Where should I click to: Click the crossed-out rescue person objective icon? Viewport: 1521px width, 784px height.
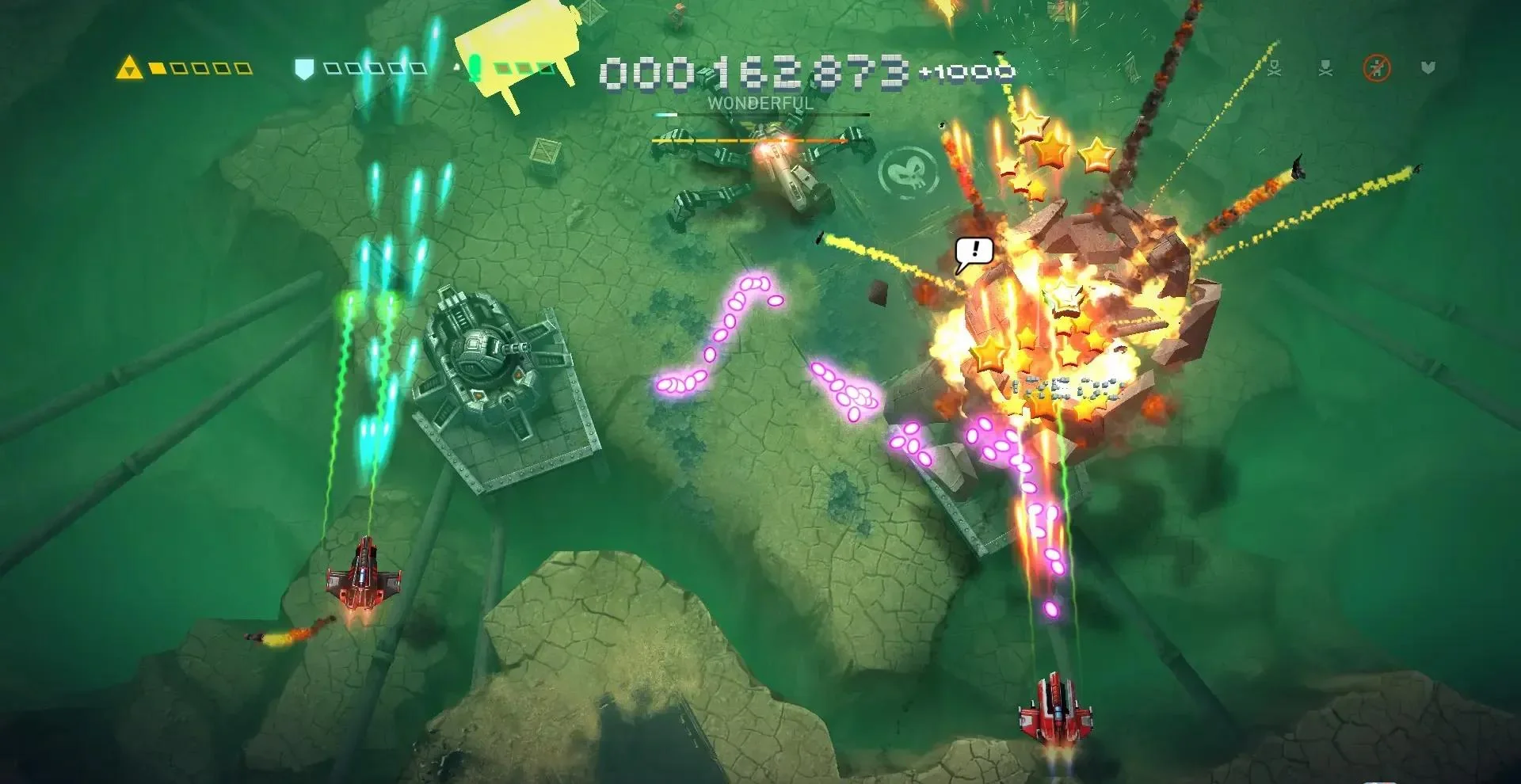(x=1377, y=69)
